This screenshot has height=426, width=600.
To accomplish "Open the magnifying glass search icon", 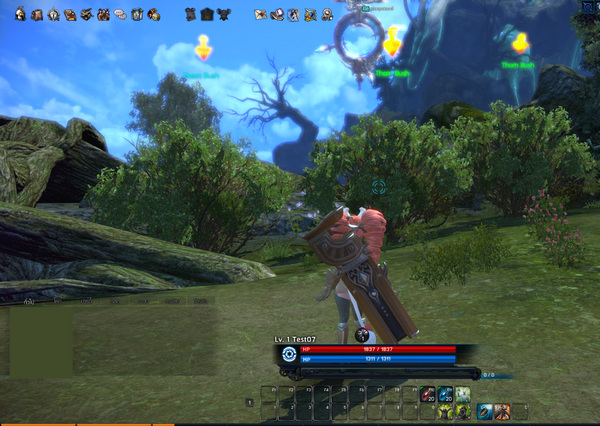I will point(327,15).
